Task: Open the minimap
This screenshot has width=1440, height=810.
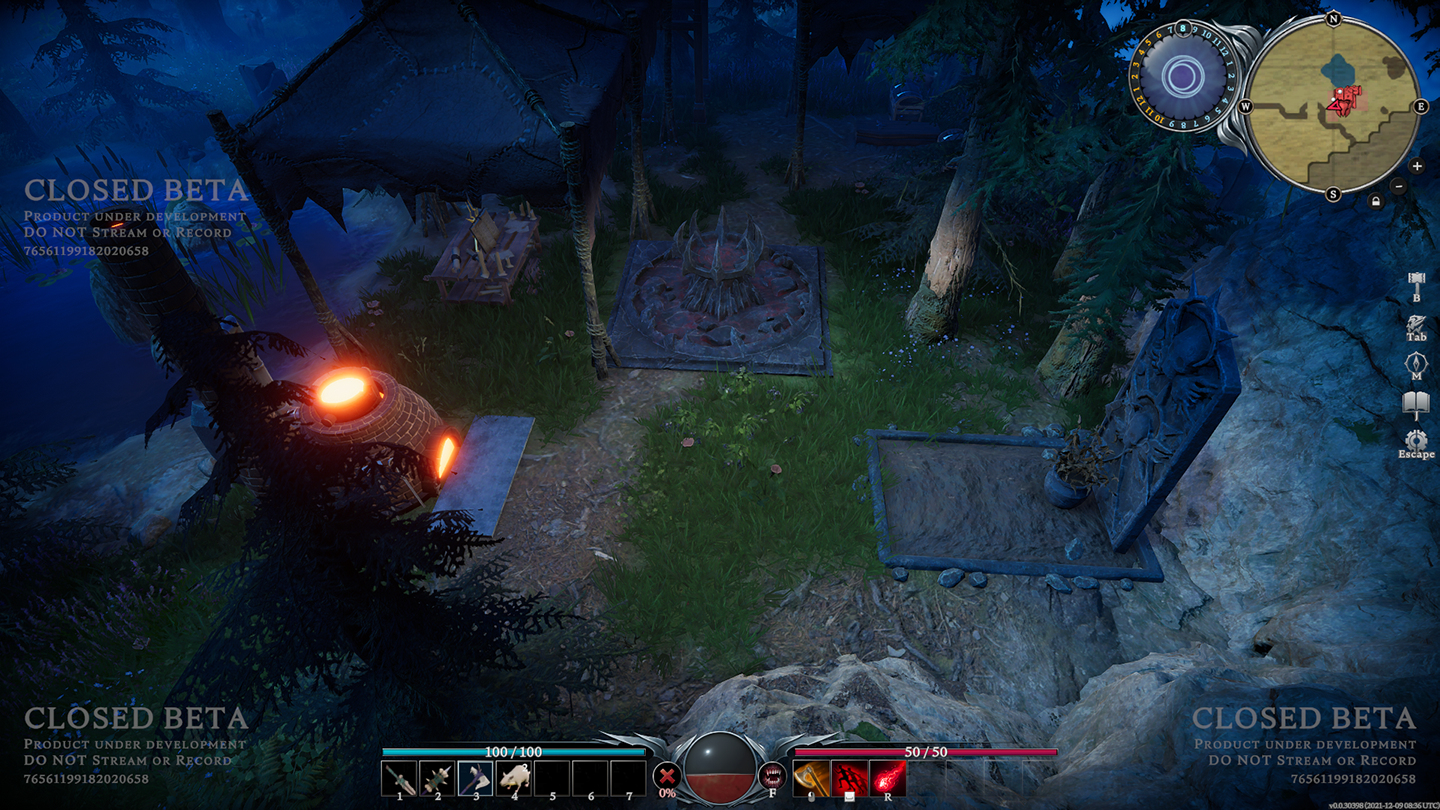Action: [x=1333, y=107]
